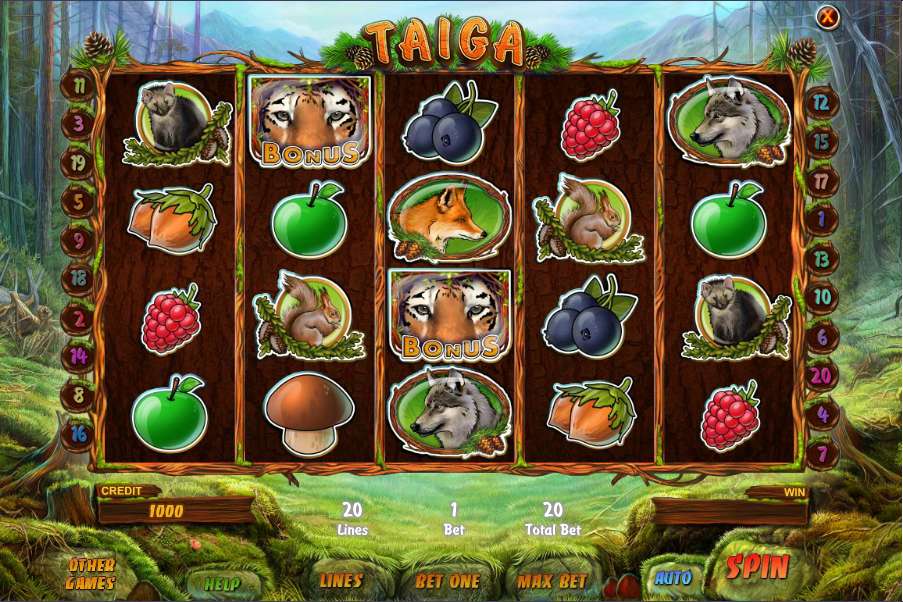
Task: Open the Help screen
Action: (222, 581)
